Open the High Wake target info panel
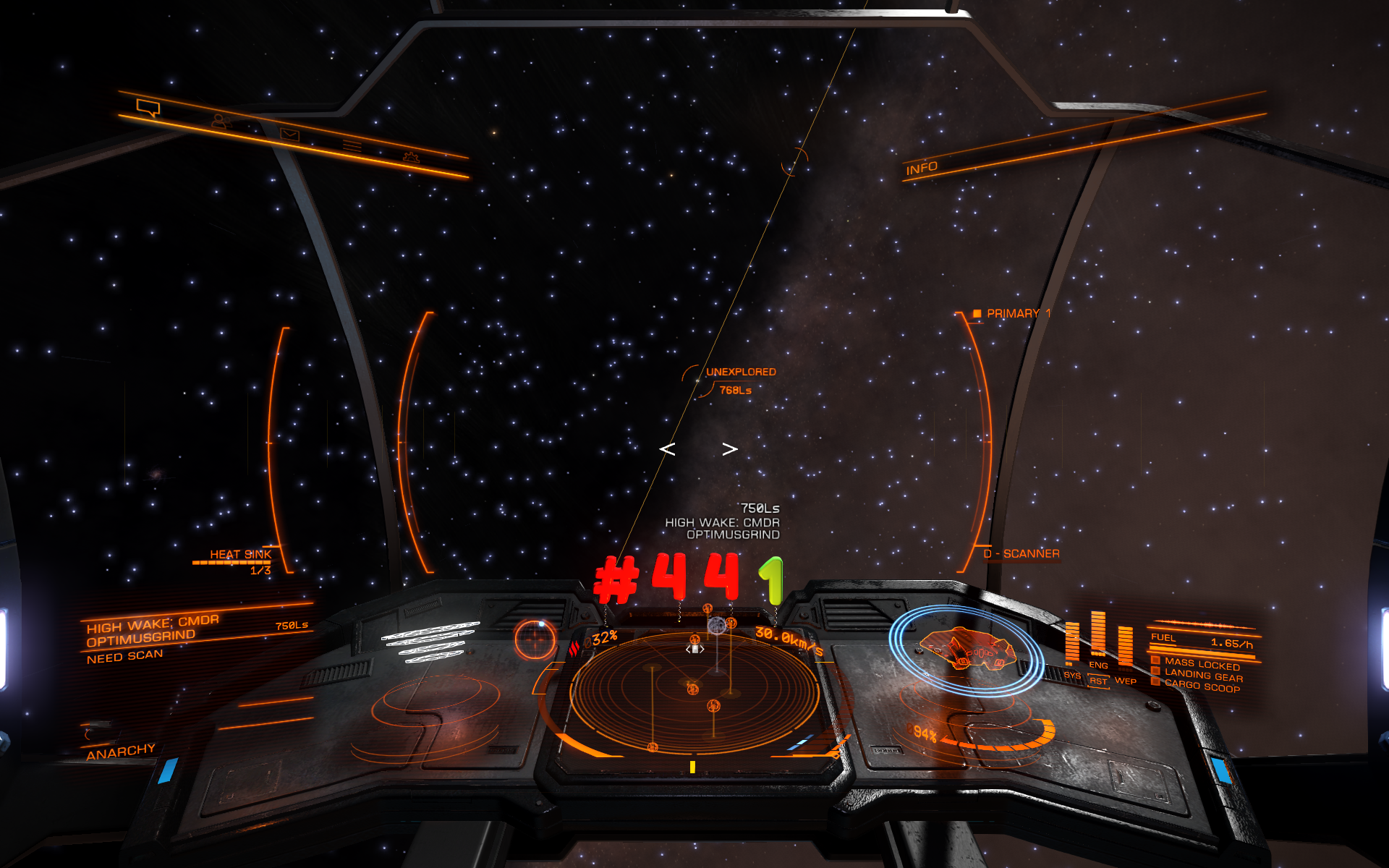 [152, 631]
